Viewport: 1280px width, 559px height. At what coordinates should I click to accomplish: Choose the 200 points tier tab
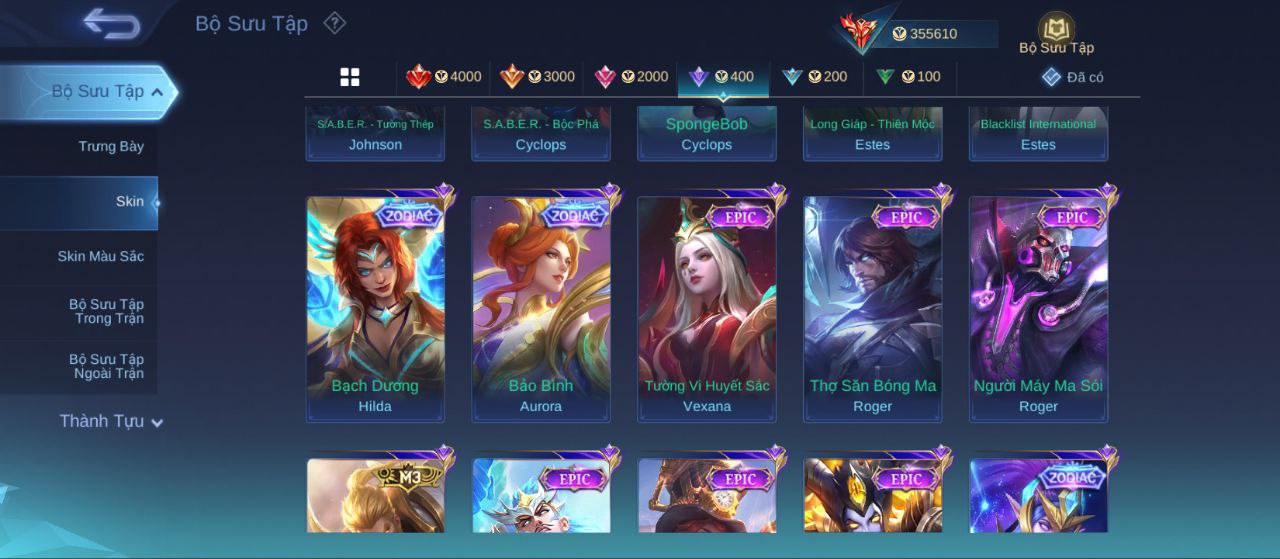tap(814, 77)
